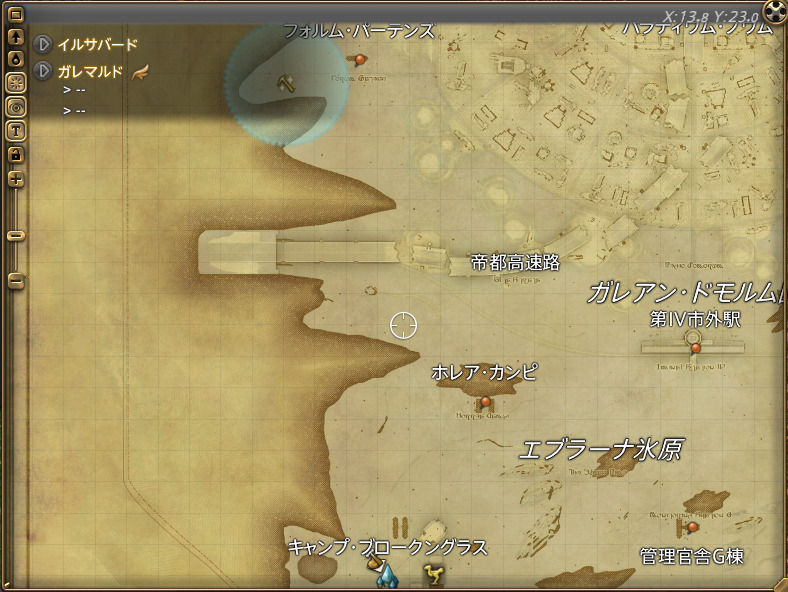Click the orange marker at 第IV市外駅
The image size is (788, 592).
pyautogui.click(x=695, y=347)
